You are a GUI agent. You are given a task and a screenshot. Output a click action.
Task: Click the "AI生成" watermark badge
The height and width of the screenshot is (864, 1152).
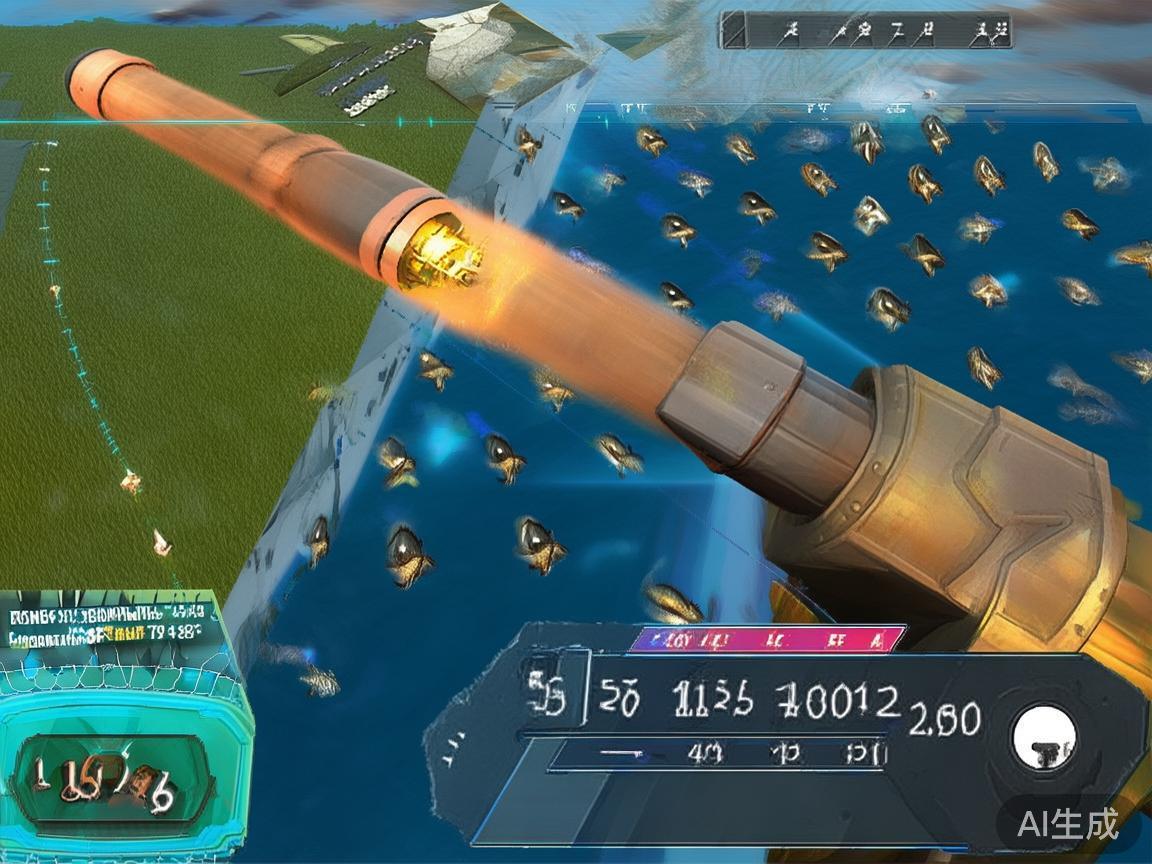[1067, 823]
